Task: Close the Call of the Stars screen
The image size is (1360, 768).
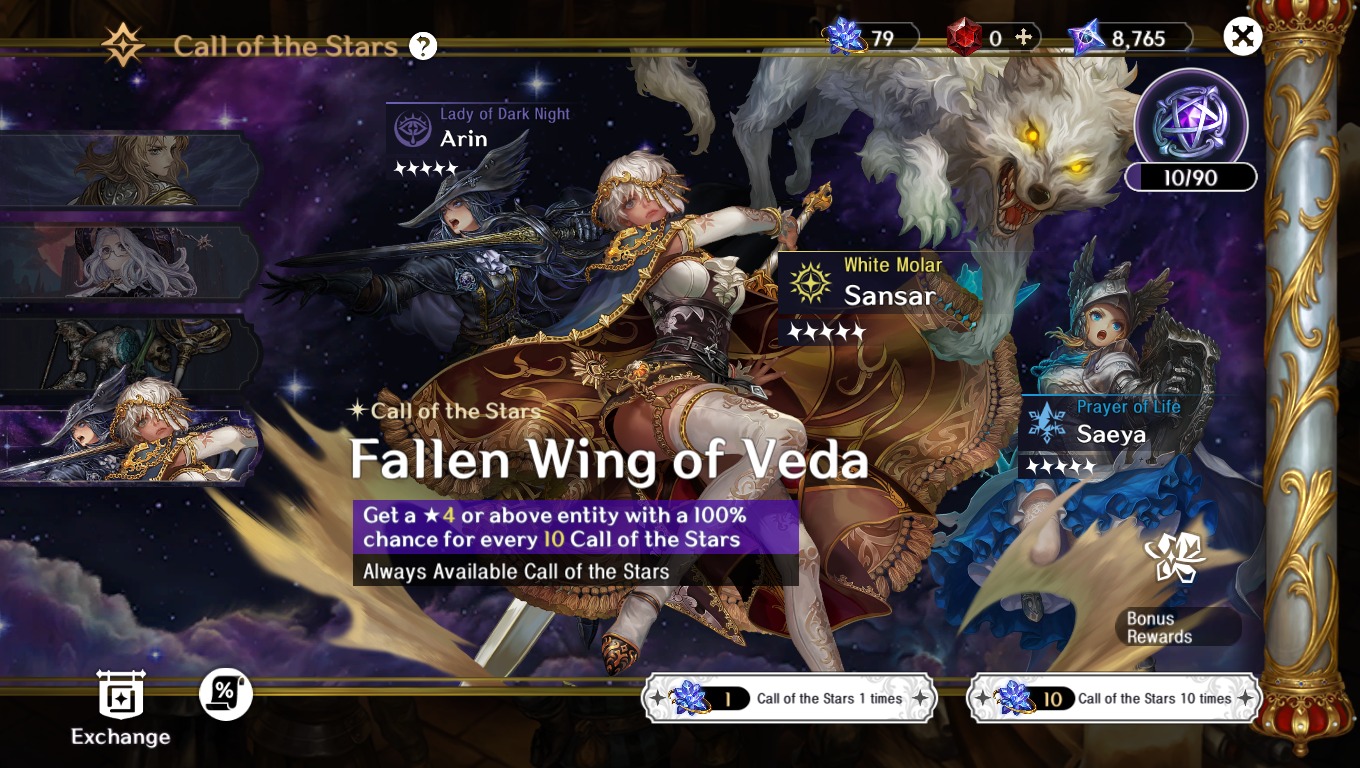Action: coord(1243,37)
